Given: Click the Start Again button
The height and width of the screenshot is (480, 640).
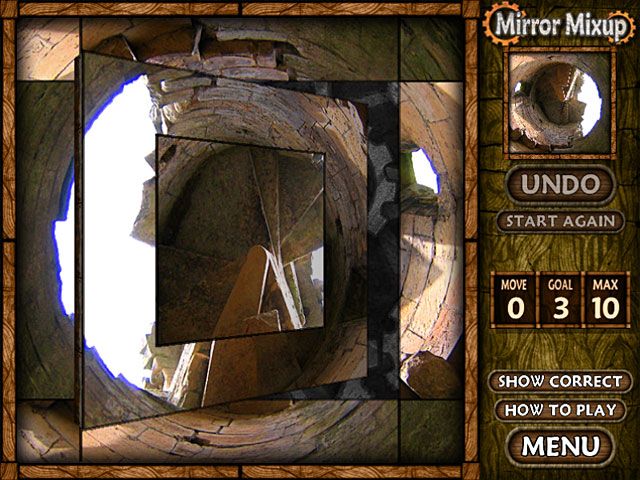Looking at the screenshot, I should [560, 221].
